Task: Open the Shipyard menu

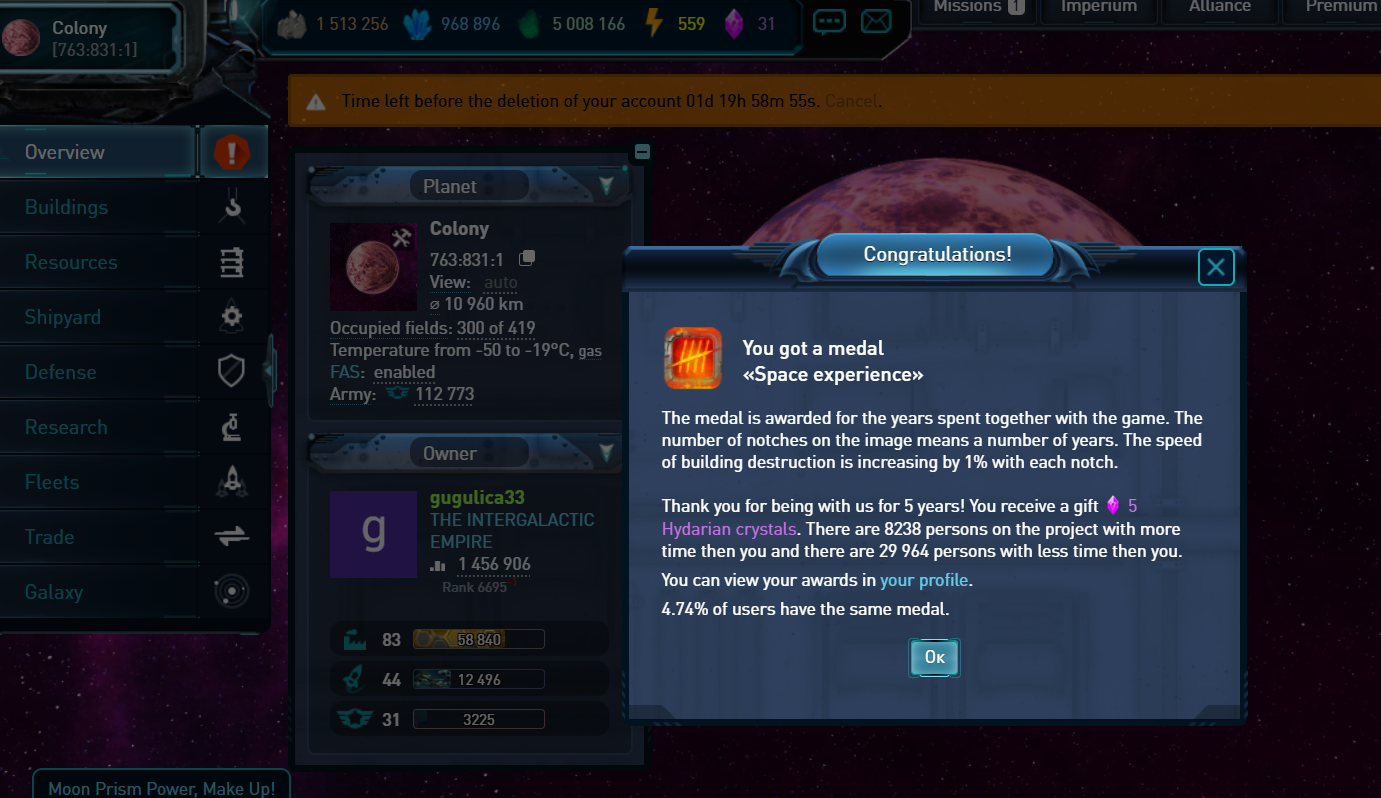Action: point(63,317)
